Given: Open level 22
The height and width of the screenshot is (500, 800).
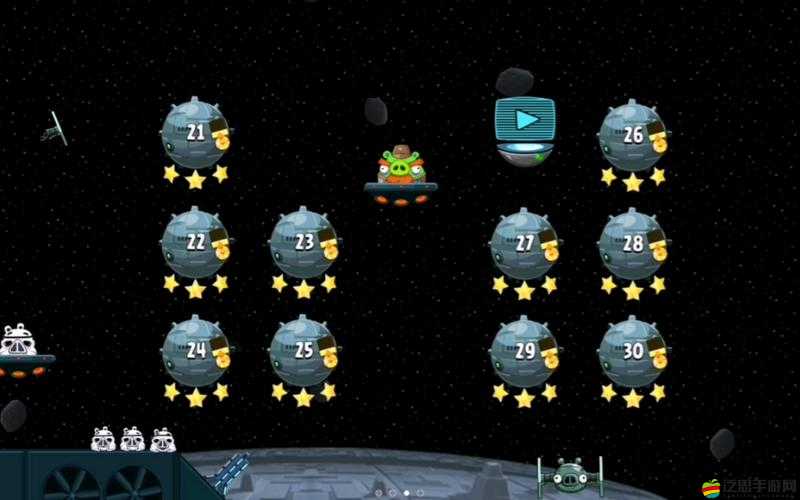Looking at the screenshot, I should pyautogui.click(x=196, y=243).
